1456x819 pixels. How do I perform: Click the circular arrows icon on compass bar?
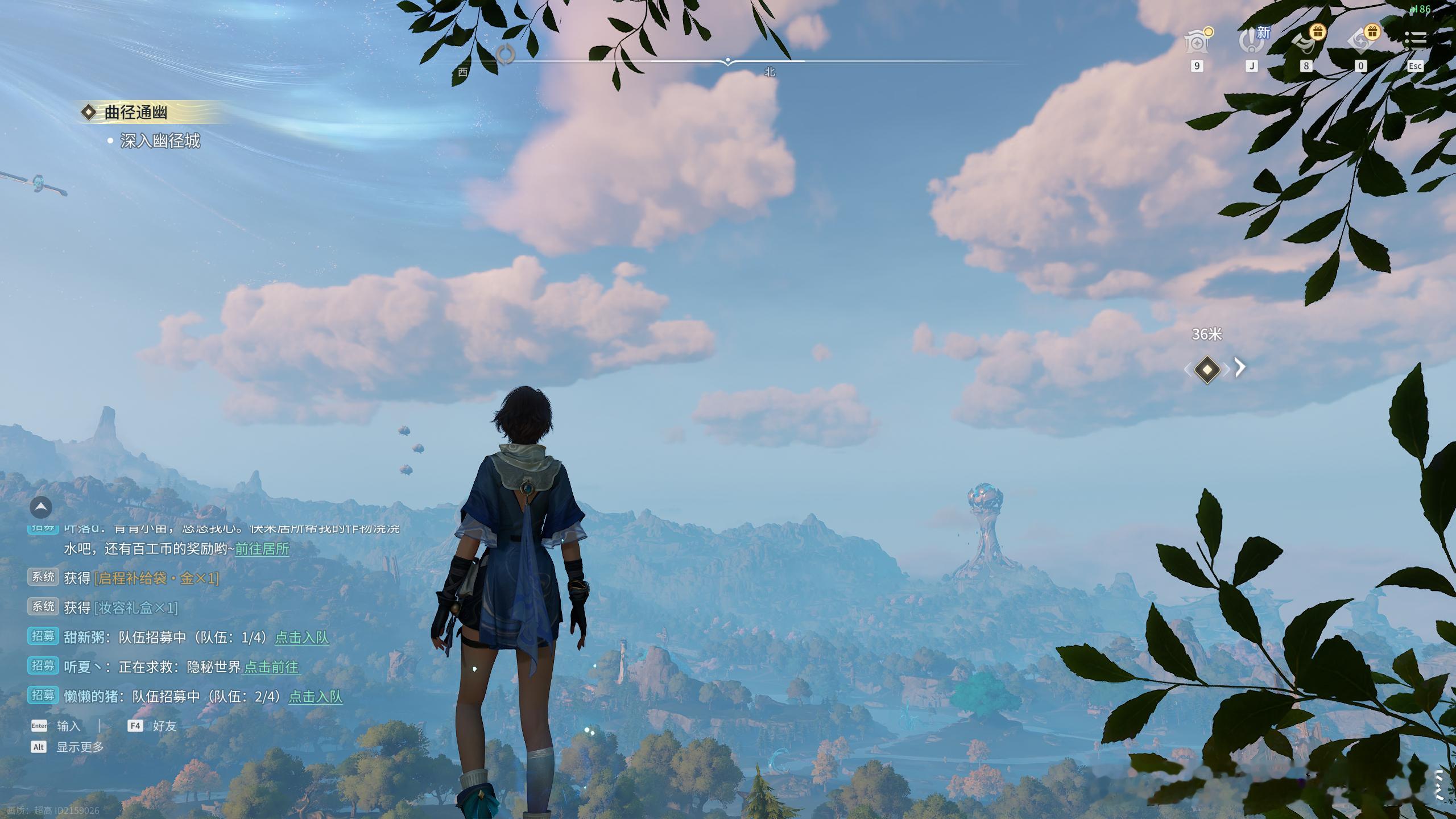[505, 55]
